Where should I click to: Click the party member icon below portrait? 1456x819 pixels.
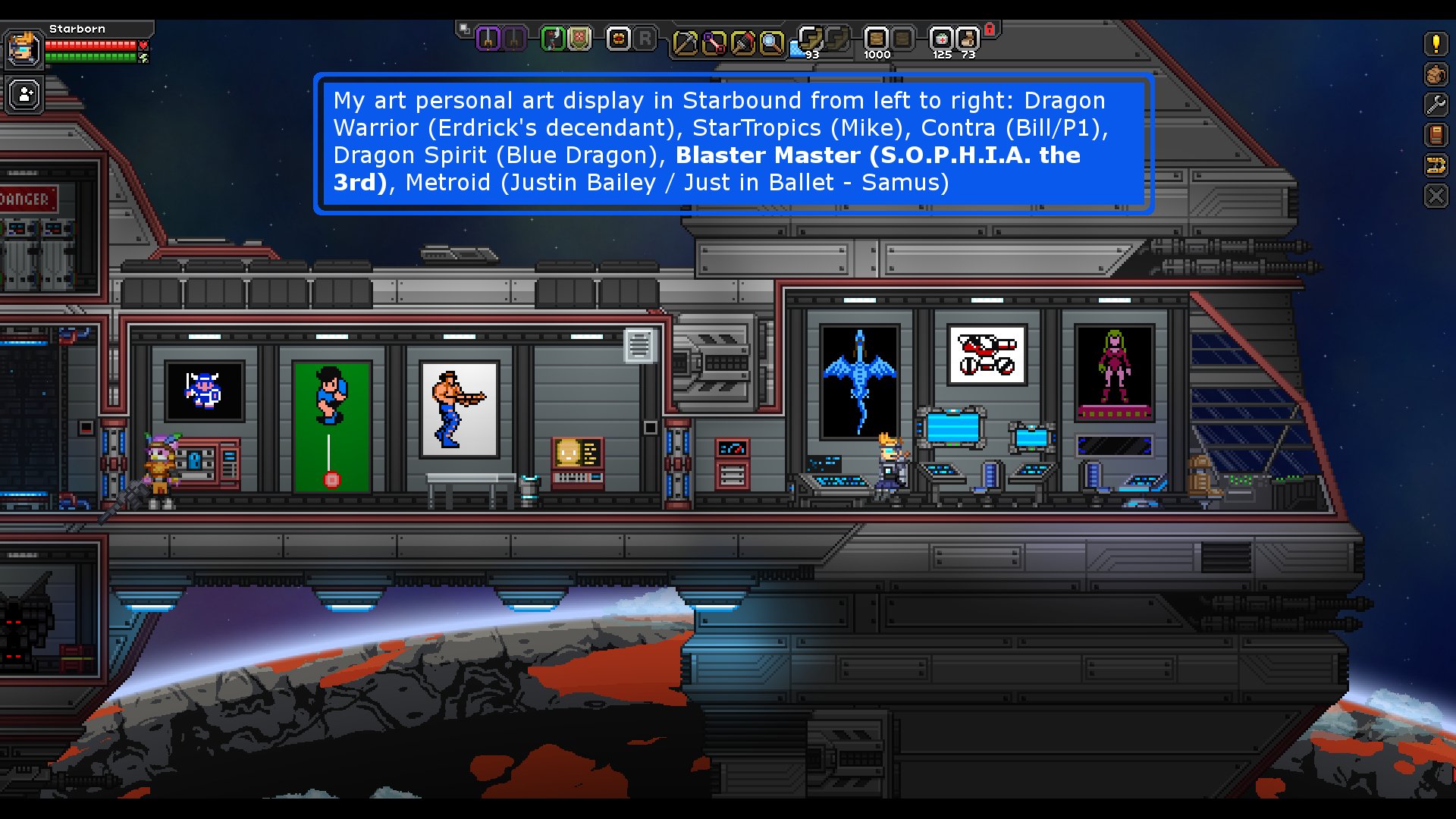click(24, 93)
